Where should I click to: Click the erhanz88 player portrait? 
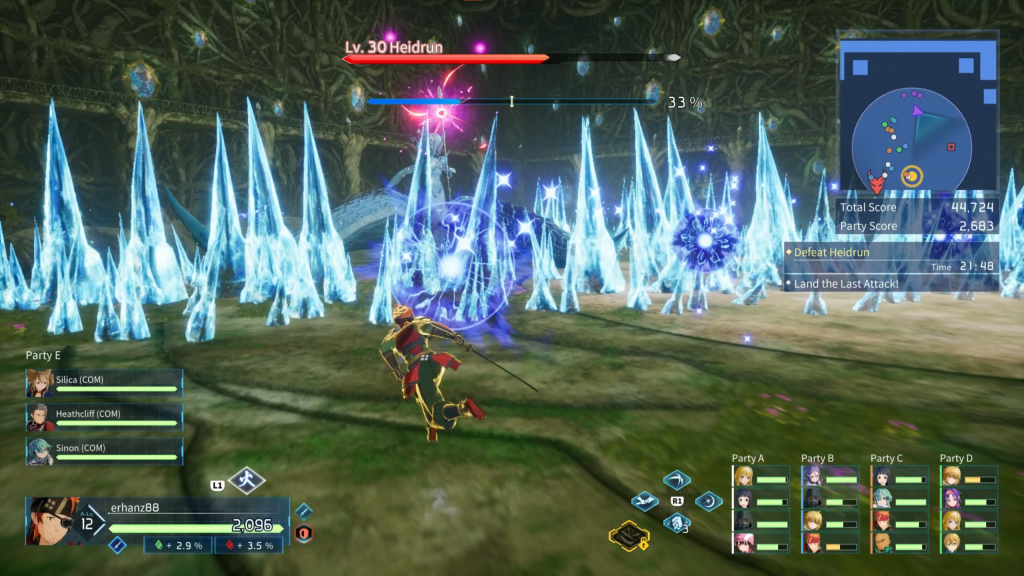52,520
